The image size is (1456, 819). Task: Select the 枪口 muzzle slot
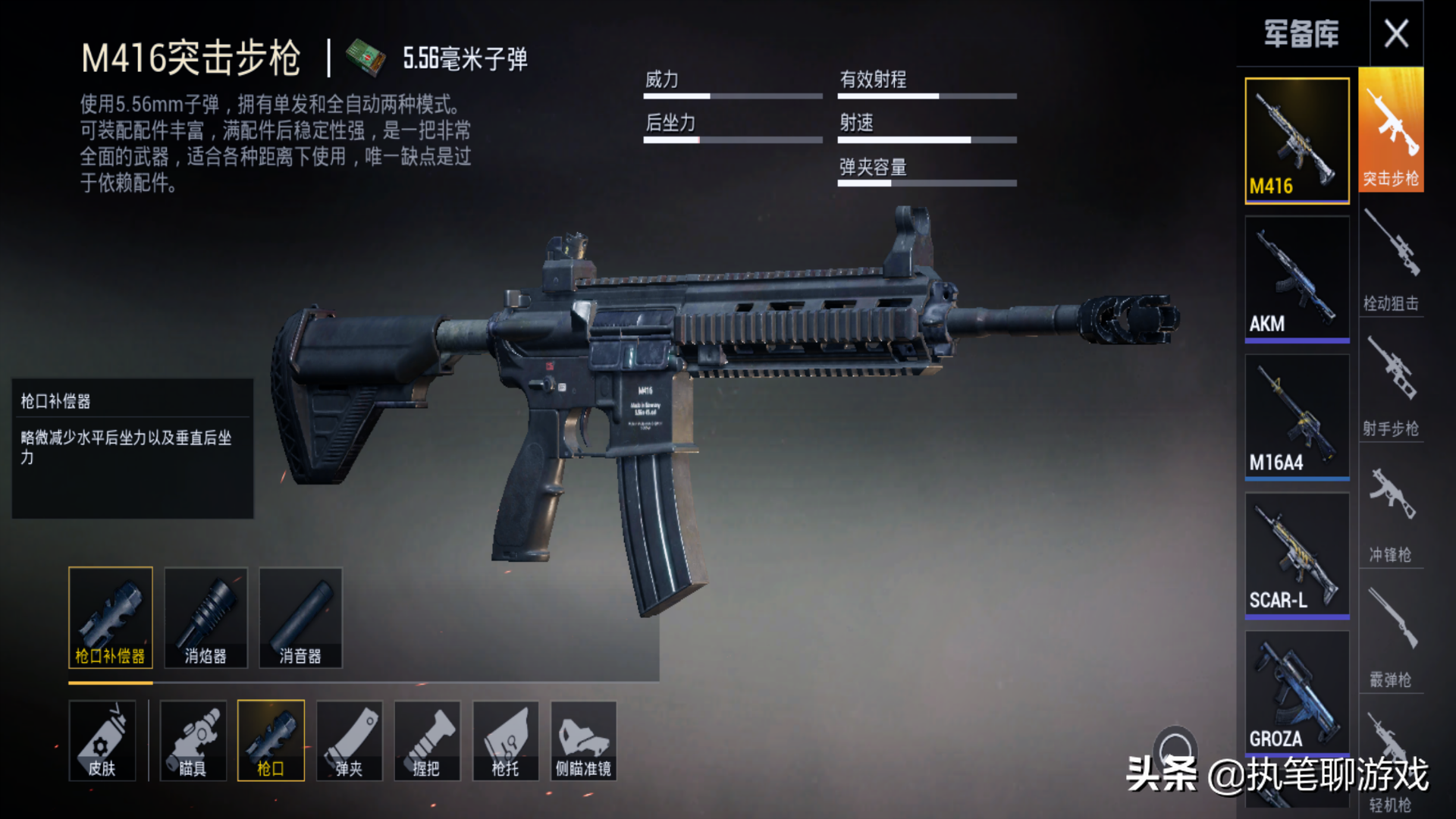tap(271, 740)
